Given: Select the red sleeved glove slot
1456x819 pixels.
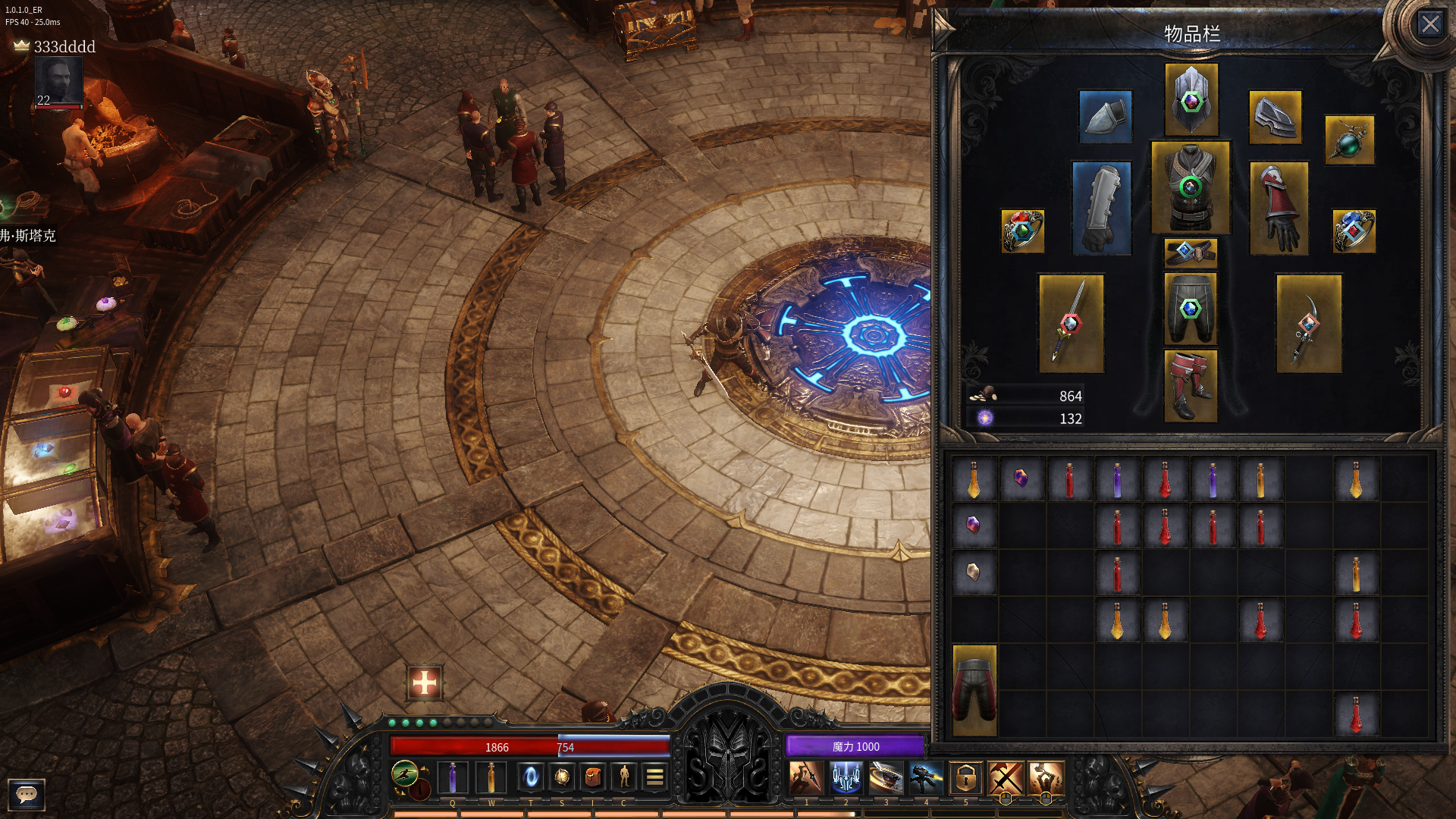Looking at the screenshot, I should tap(1279, 209).
